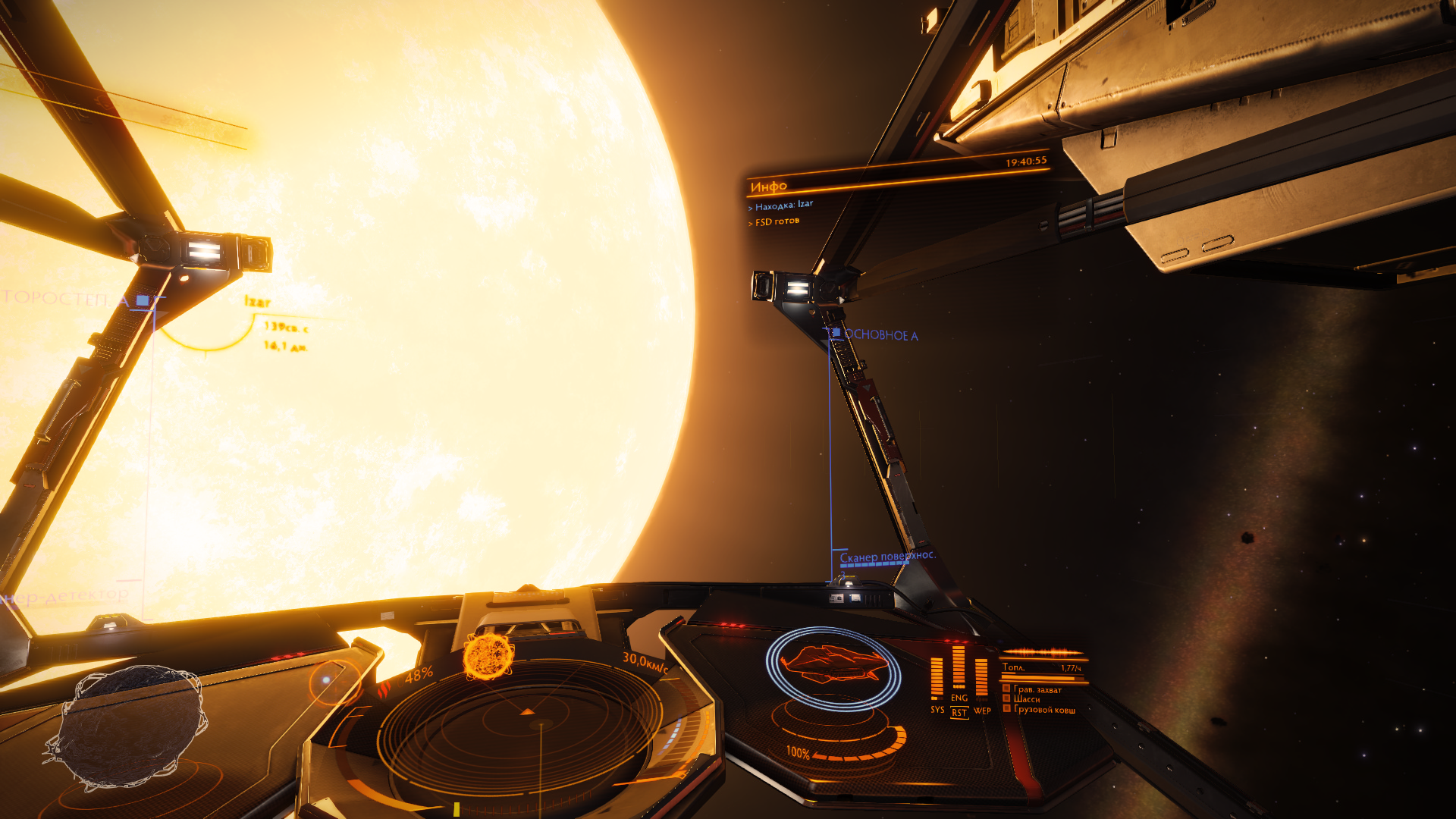Select the "FSD готов" info message

click(777, 221)
